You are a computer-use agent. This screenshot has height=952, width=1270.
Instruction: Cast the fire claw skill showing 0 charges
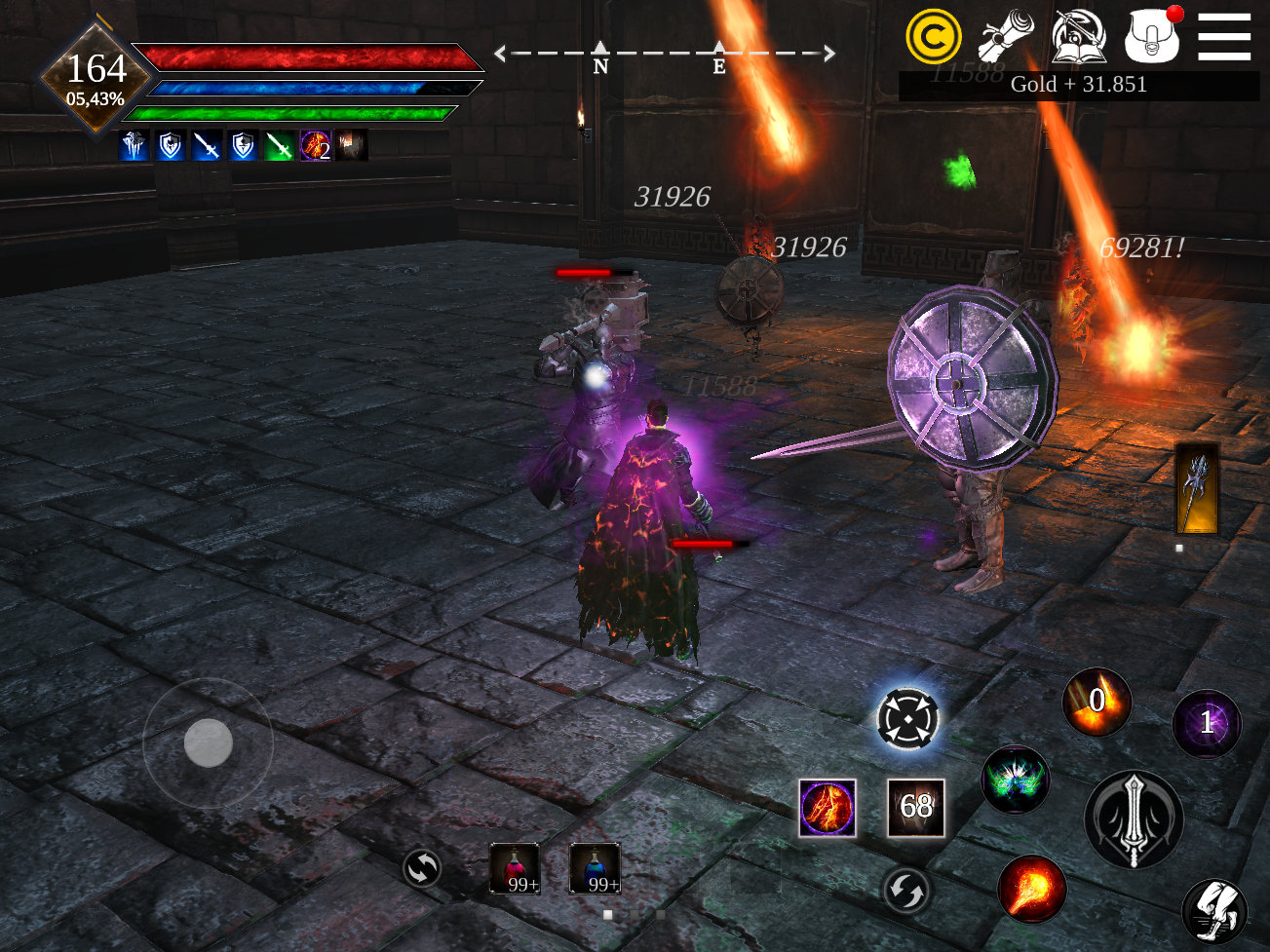pos(1097,704)
